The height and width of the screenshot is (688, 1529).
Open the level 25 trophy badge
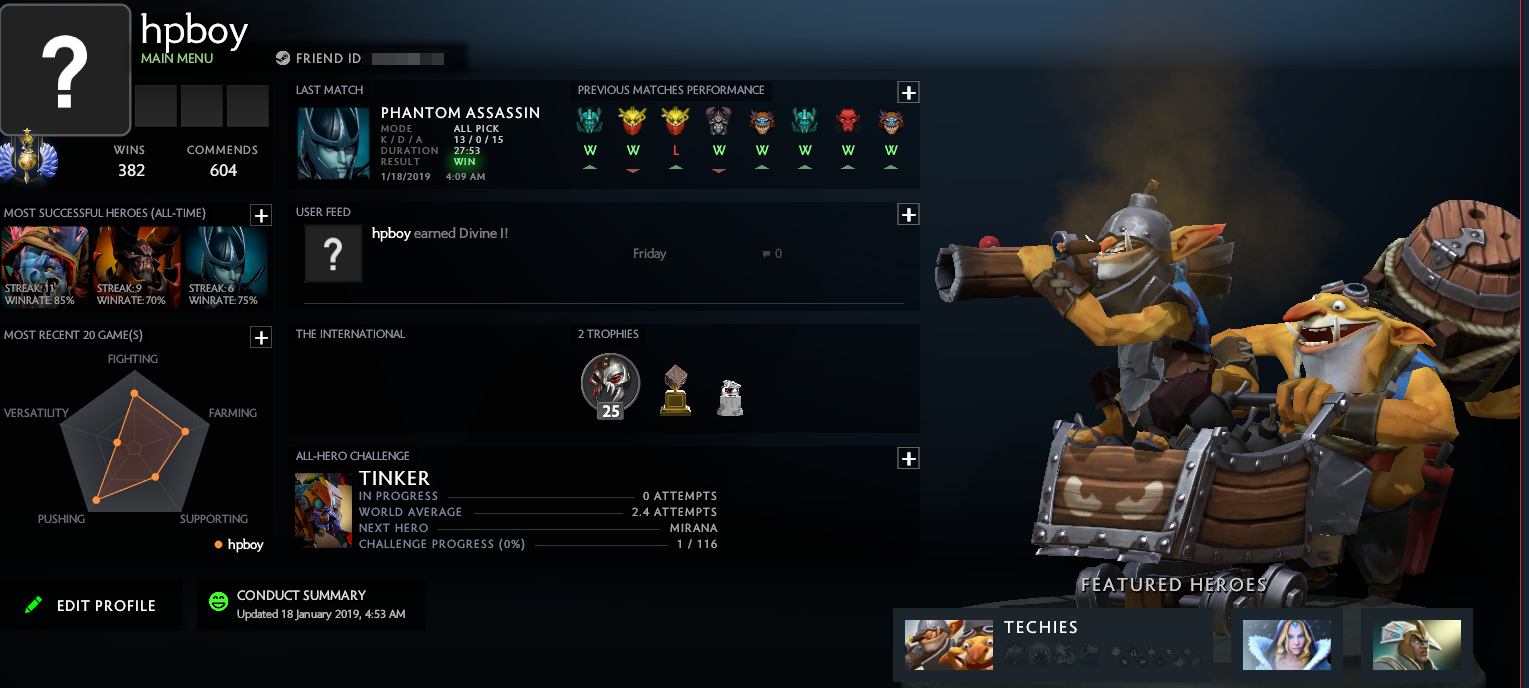click(610, 385)
